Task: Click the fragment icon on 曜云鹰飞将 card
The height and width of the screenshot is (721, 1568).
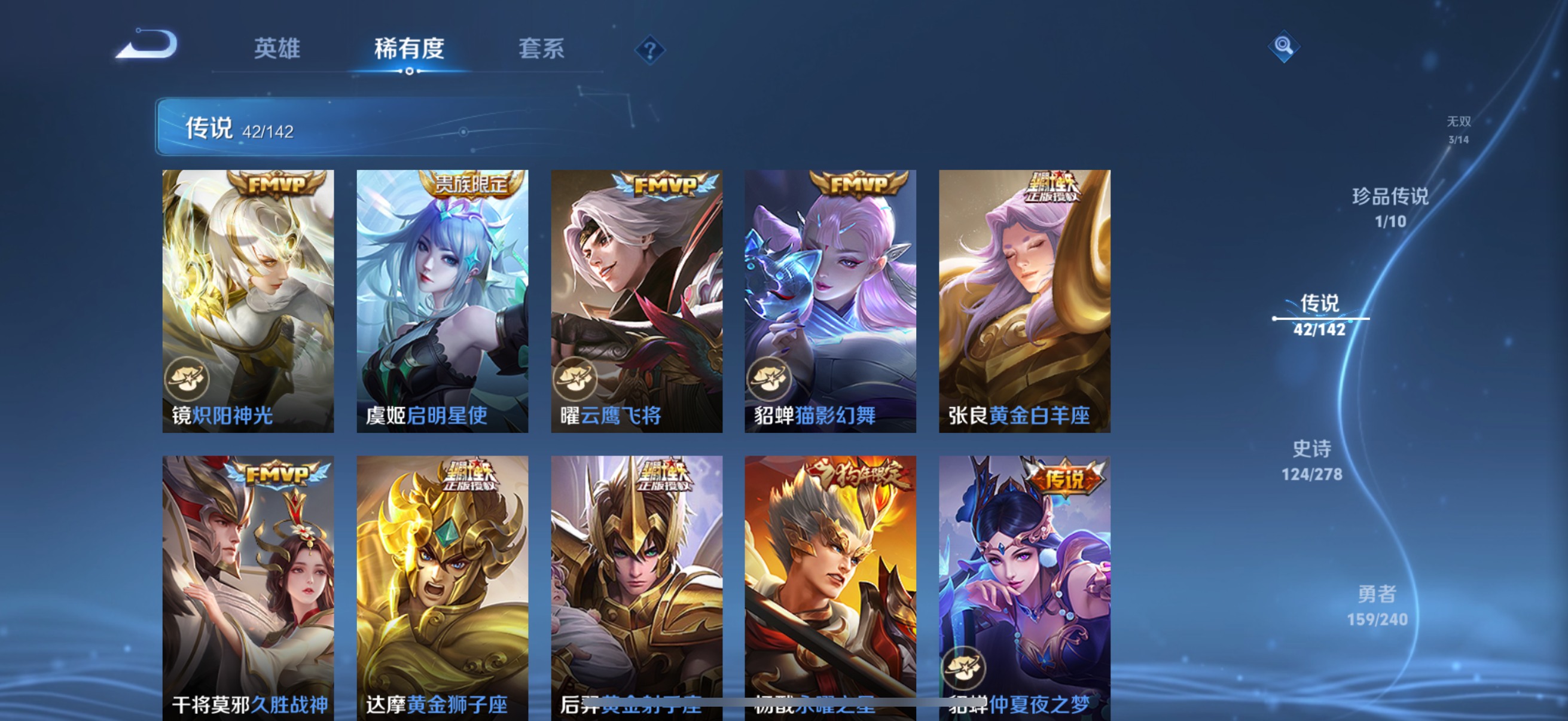Action: [x=575, y=378]
